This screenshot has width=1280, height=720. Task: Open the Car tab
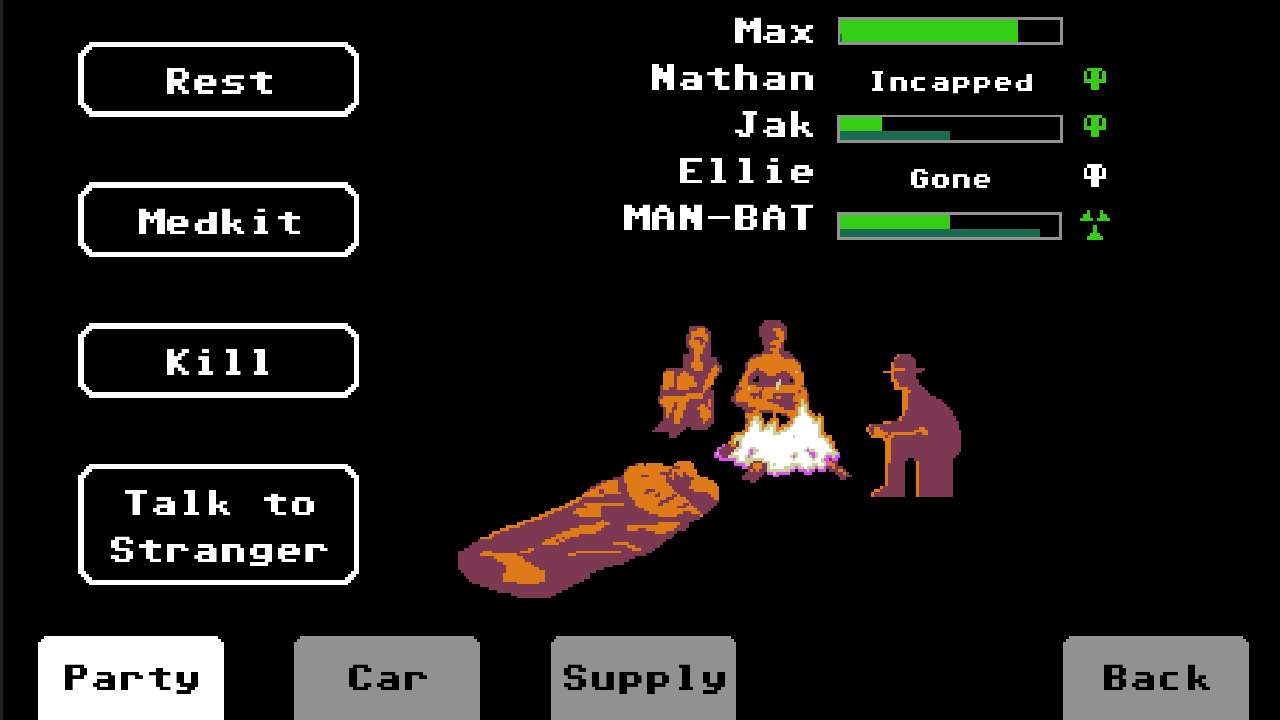click(386, 677)
